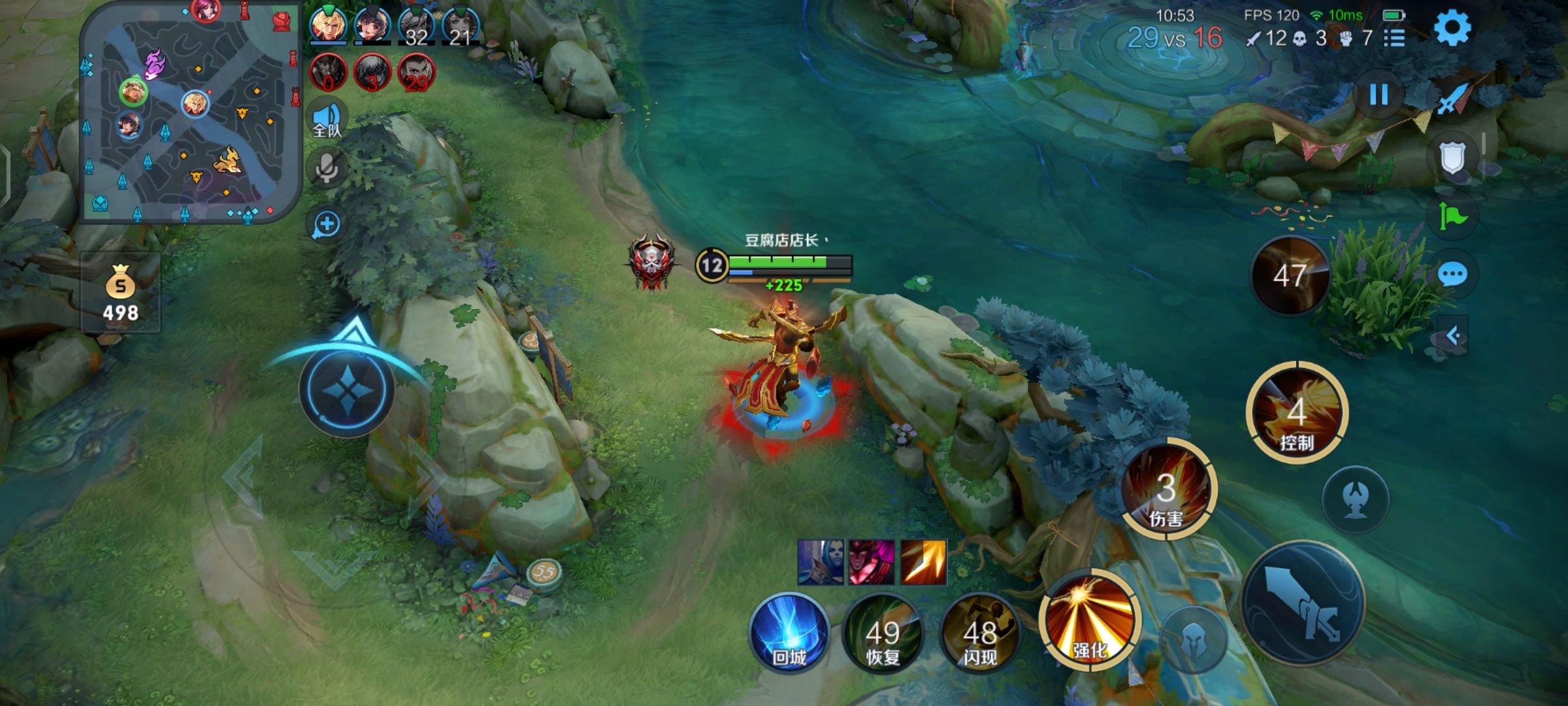Image resolution: width=1568 pixels, height=706 pixels.
Task: Pause the match with the pause button
Action: point(1379,95)
